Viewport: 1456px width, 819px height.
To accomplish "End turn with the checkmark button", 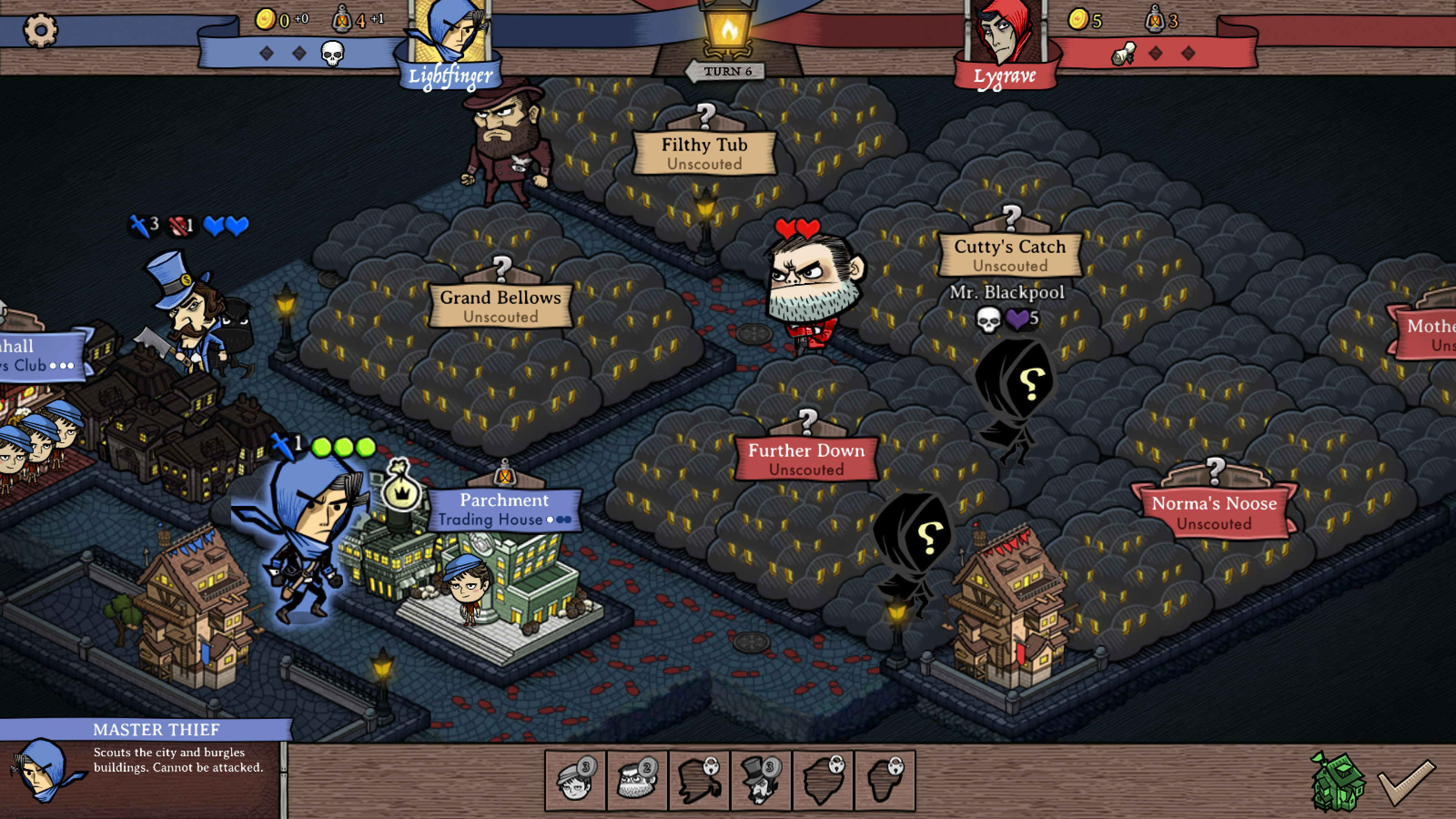I will [1406, 782].
